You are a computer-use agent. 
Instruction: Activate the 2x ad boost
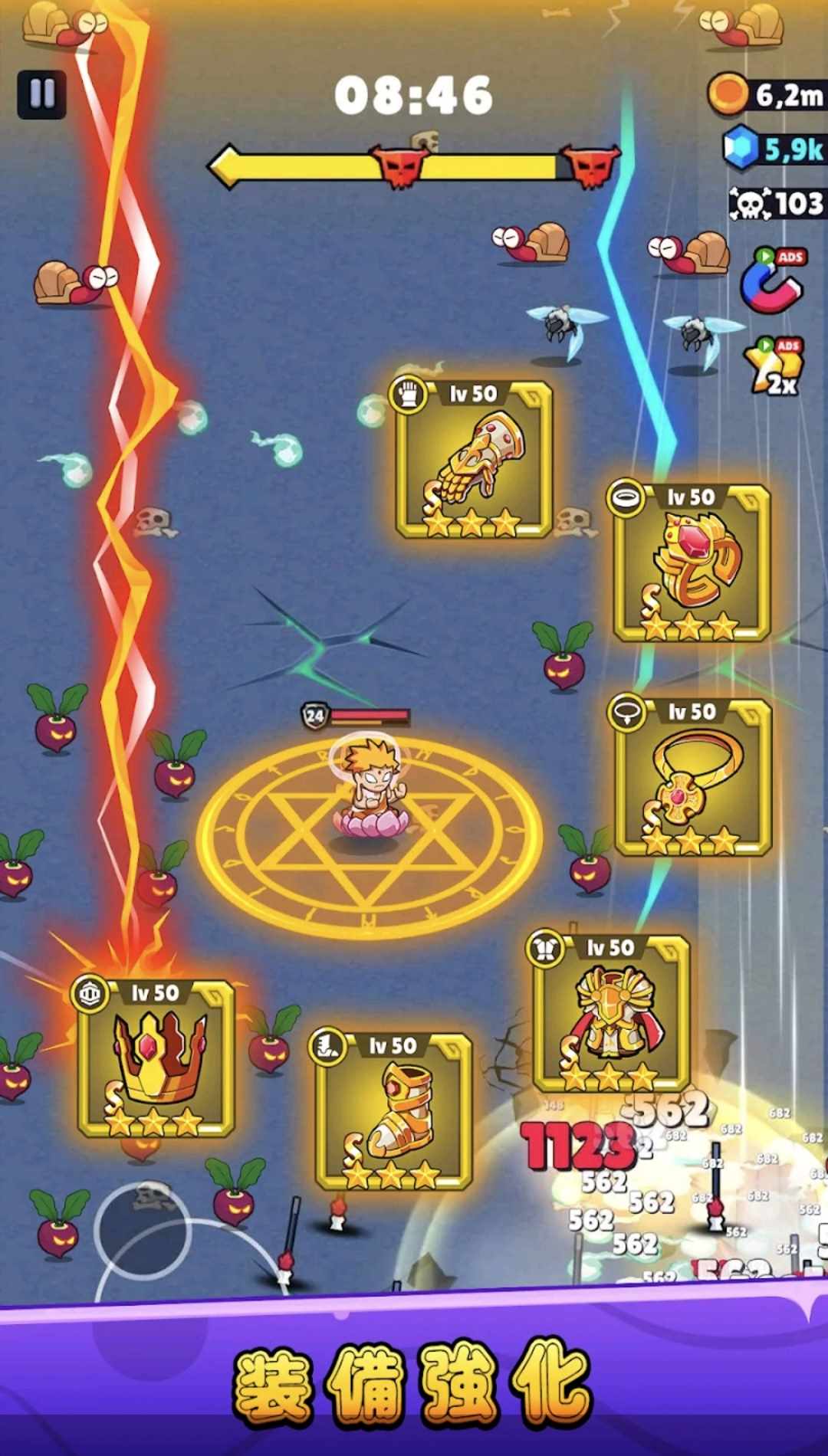(774, 367)
